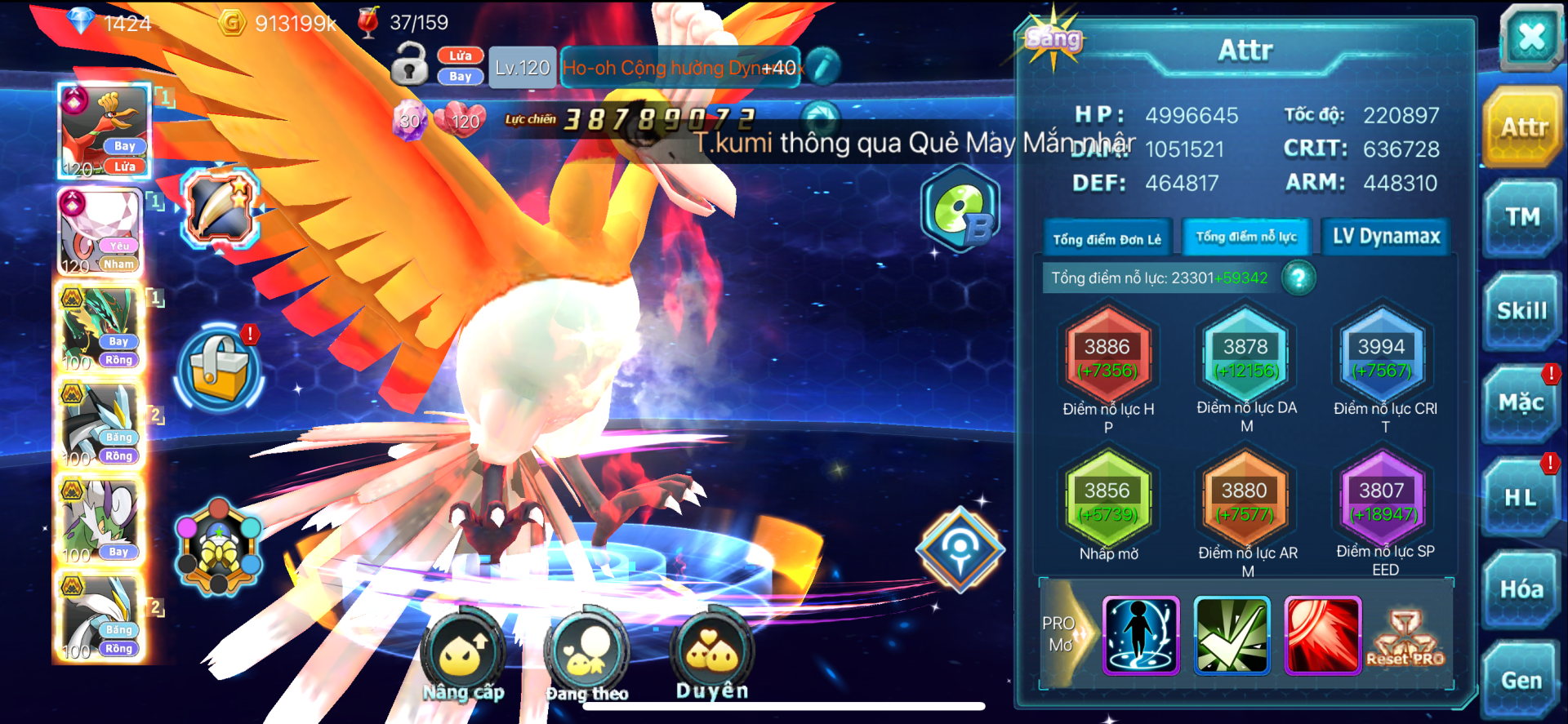This screenshot has height=724, width=1568.
Task: Select the HL side tab
Action: tap(1521, 497)
